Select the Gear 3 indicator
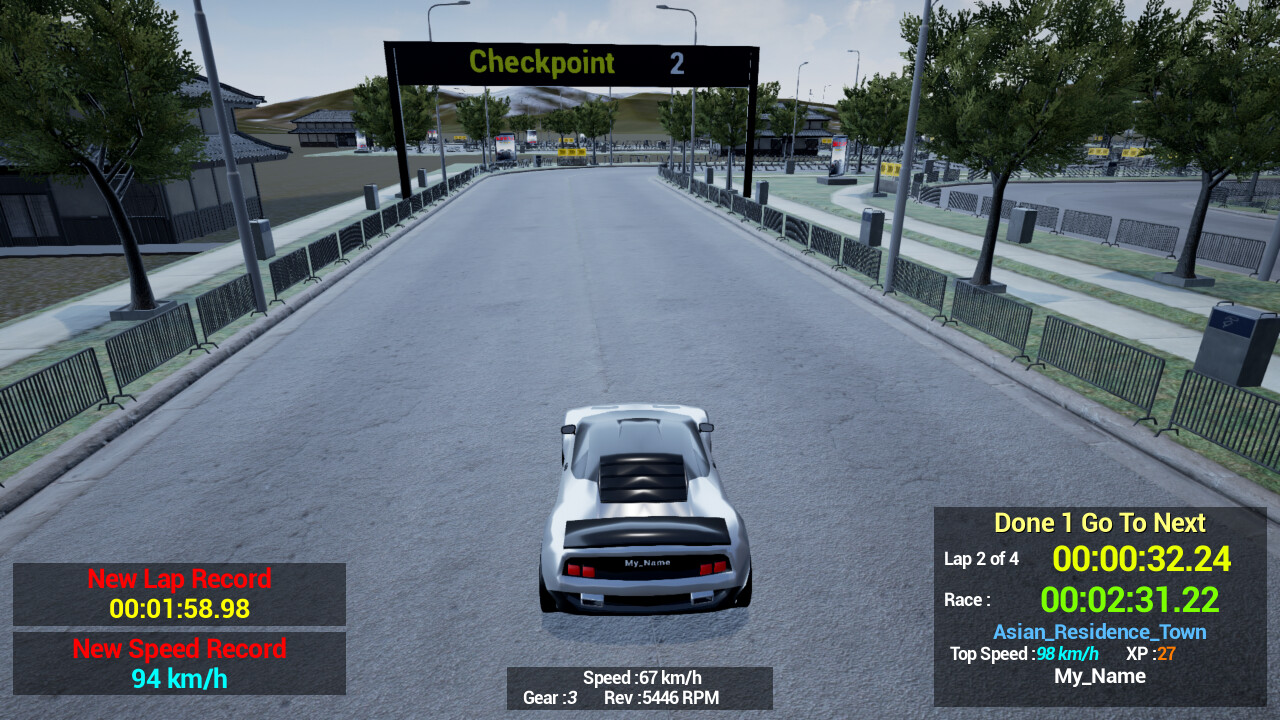Viewport: 1280px width, 720px height. click(x=549, y=699)
